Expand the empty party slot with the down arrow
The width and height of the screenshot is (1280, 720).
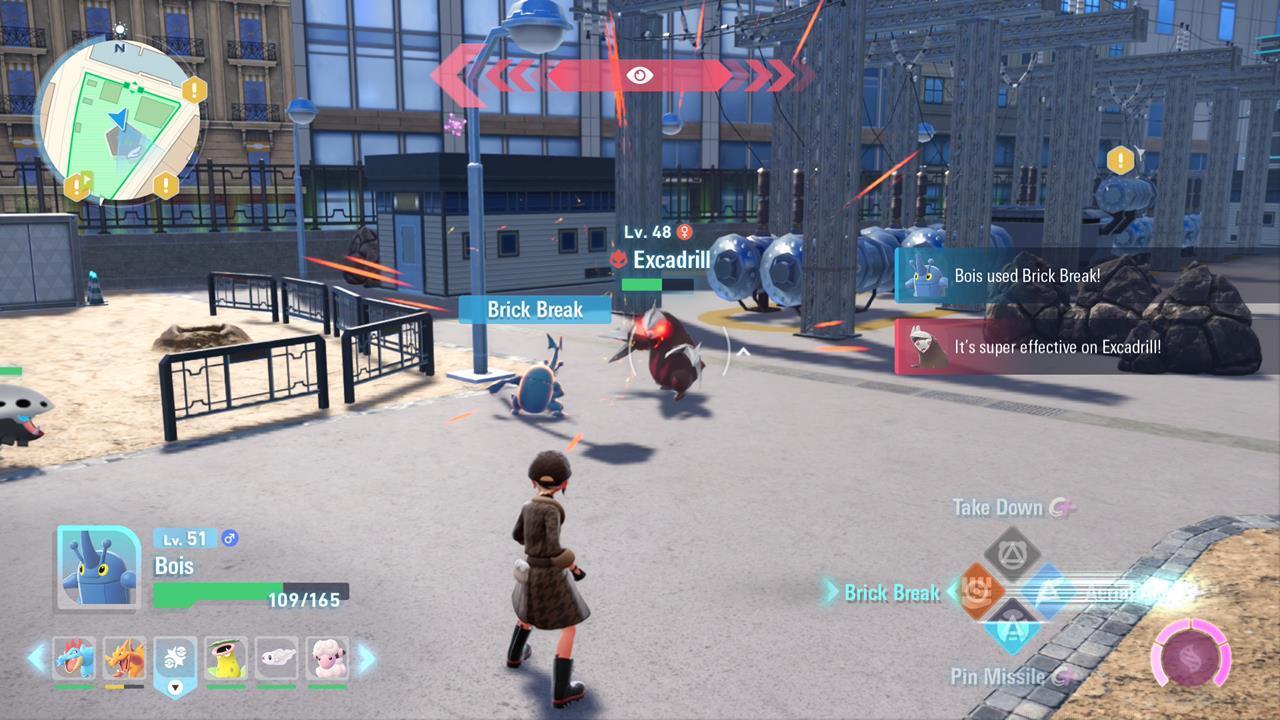click(176, 686)
